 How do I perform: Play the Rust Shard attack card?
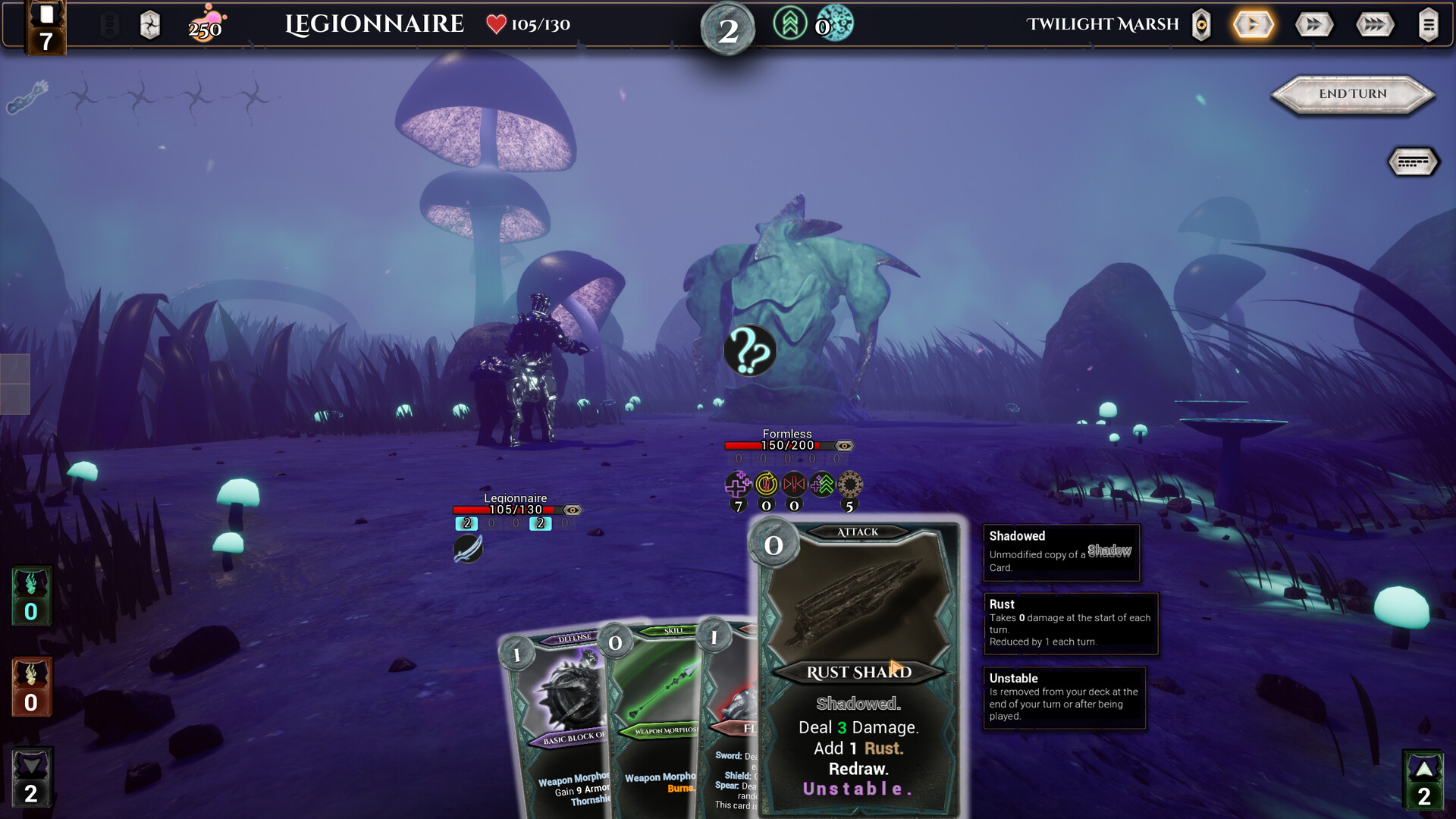[x=858, y=667]
